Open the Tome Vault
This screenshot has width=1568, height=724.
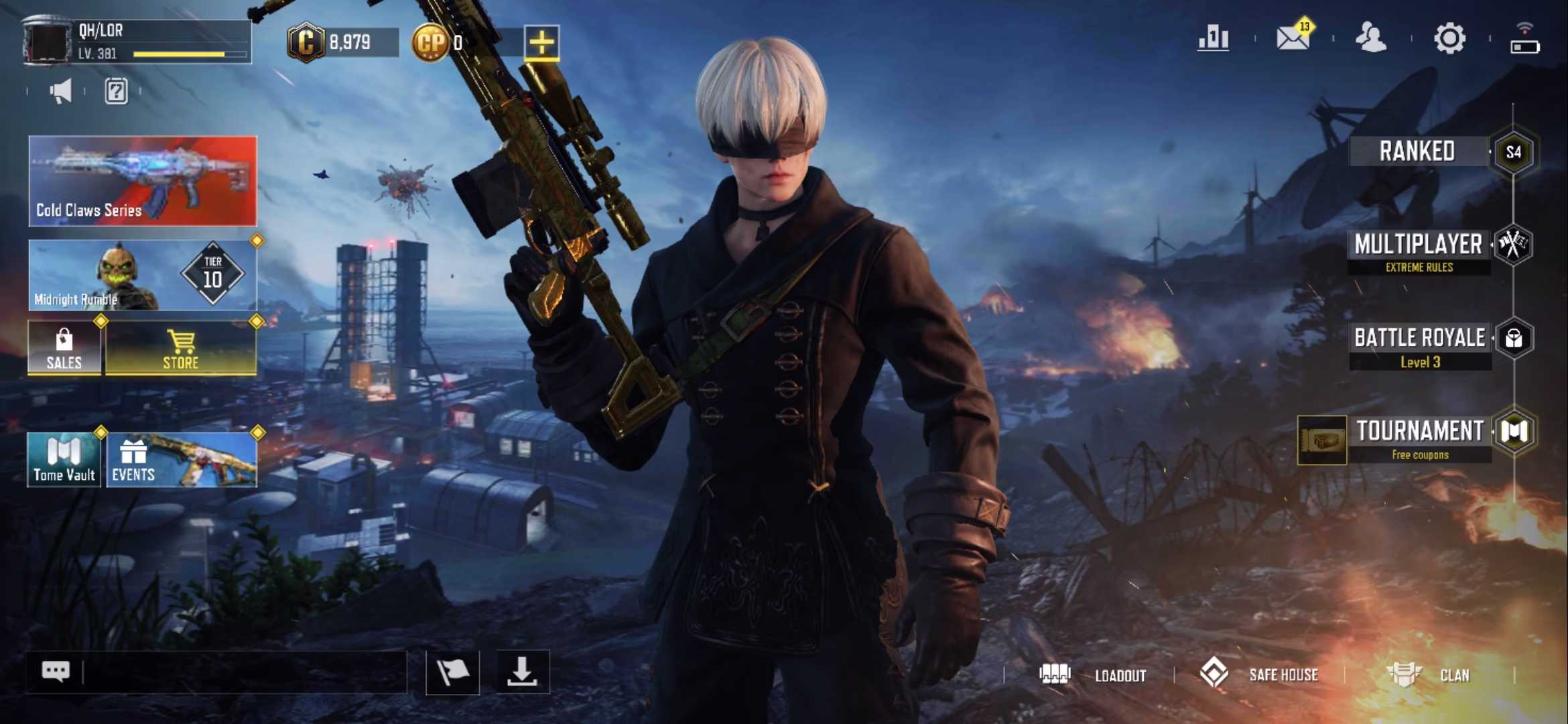(64, 460)
